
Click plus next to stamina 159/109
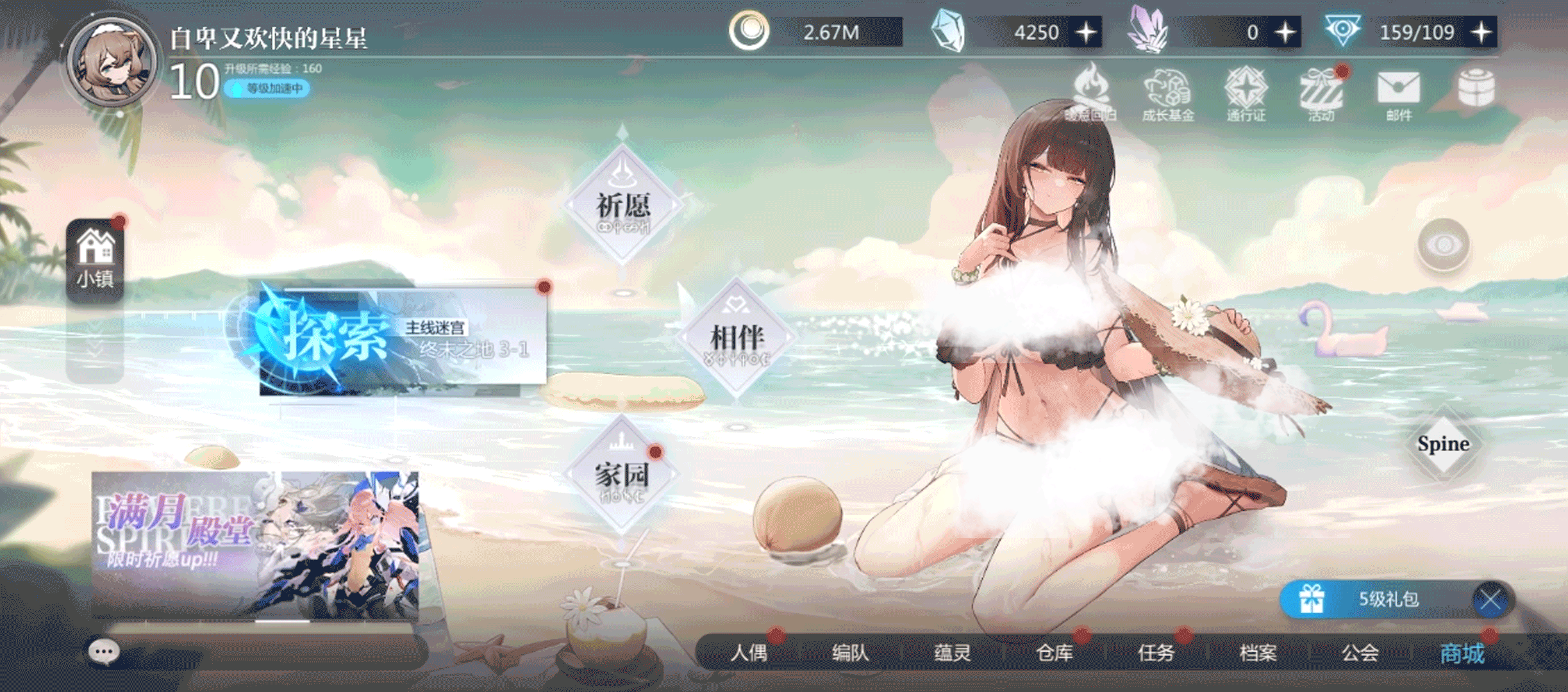(1481, 32)
